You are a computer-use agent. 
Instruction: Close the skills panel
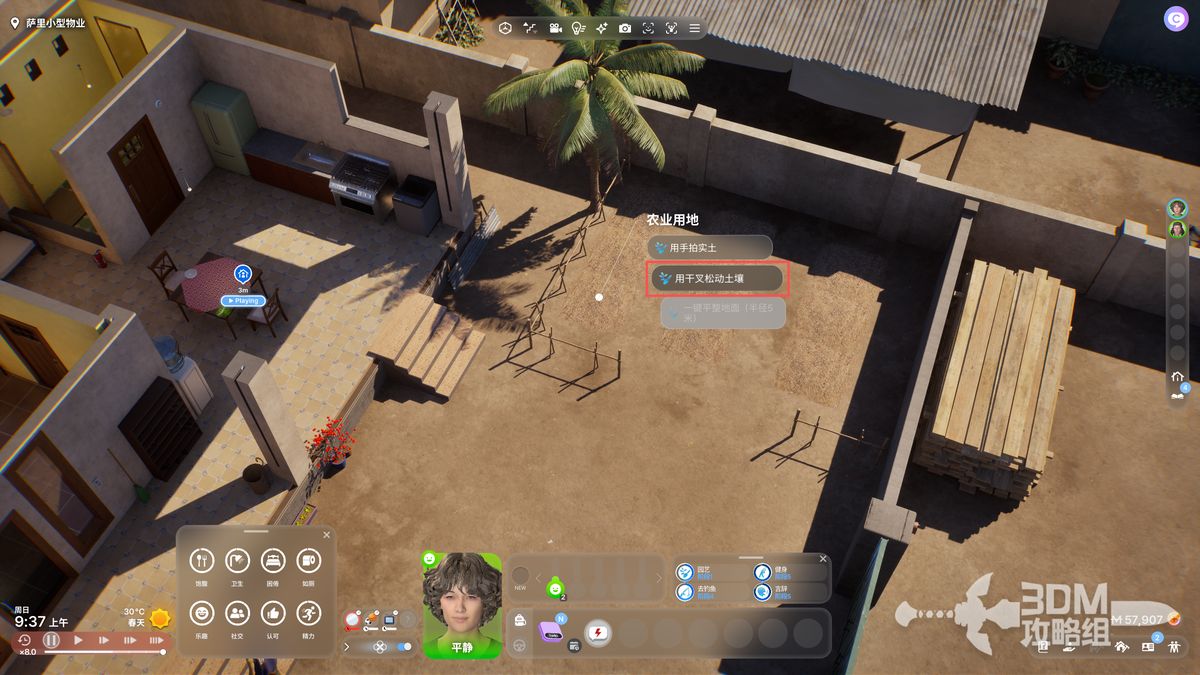coord(823,559)
